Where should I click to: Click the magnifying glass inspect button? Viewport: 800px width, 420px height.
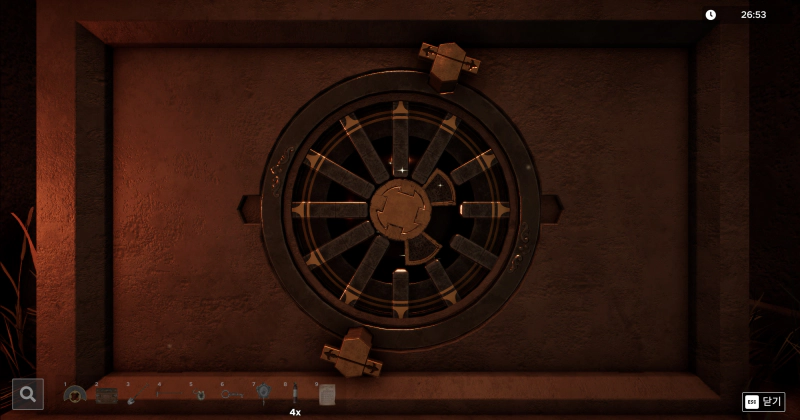(x=28, y=394)
